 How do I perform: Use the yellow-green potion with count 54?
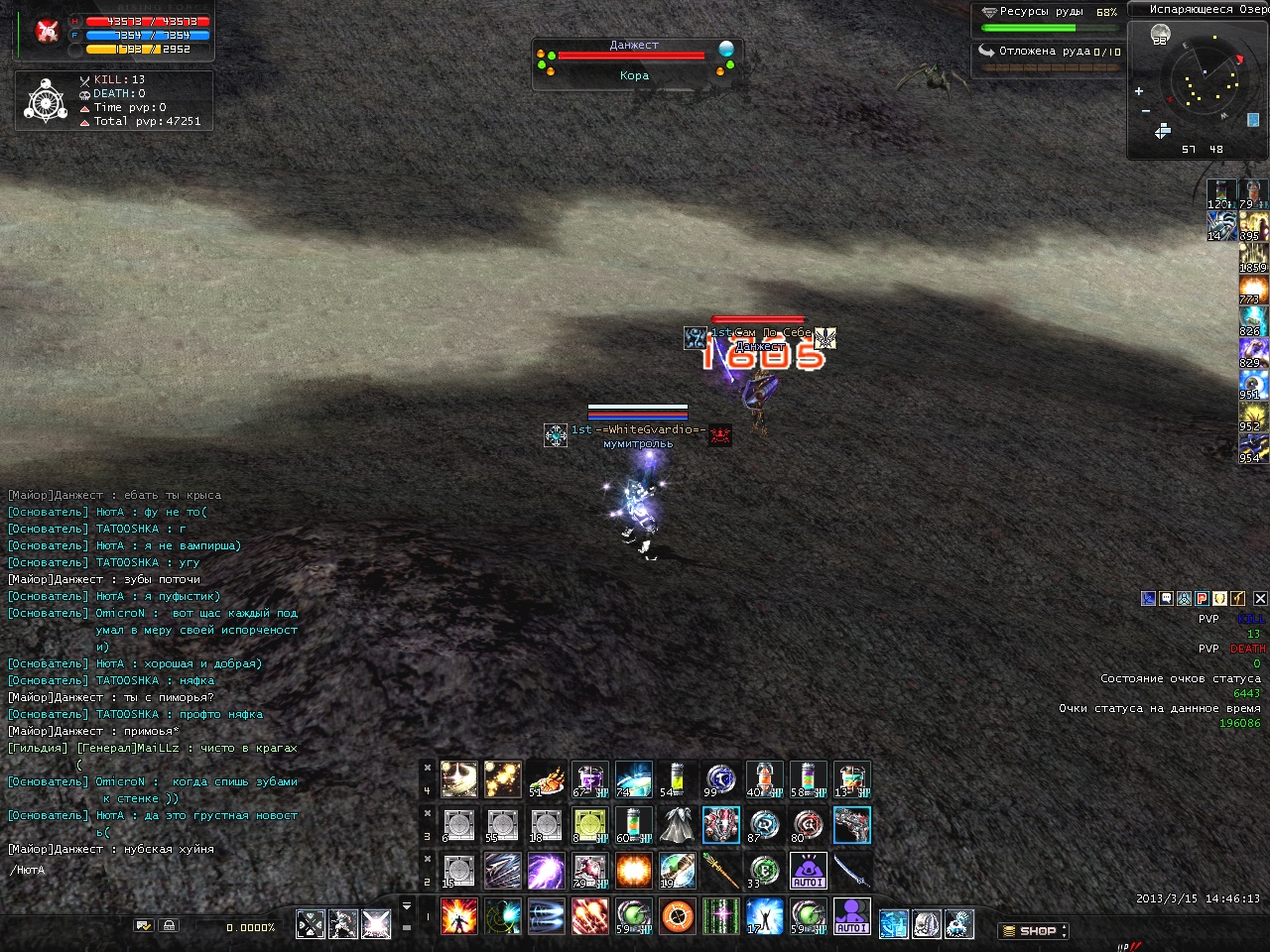(x=678, y=779)
